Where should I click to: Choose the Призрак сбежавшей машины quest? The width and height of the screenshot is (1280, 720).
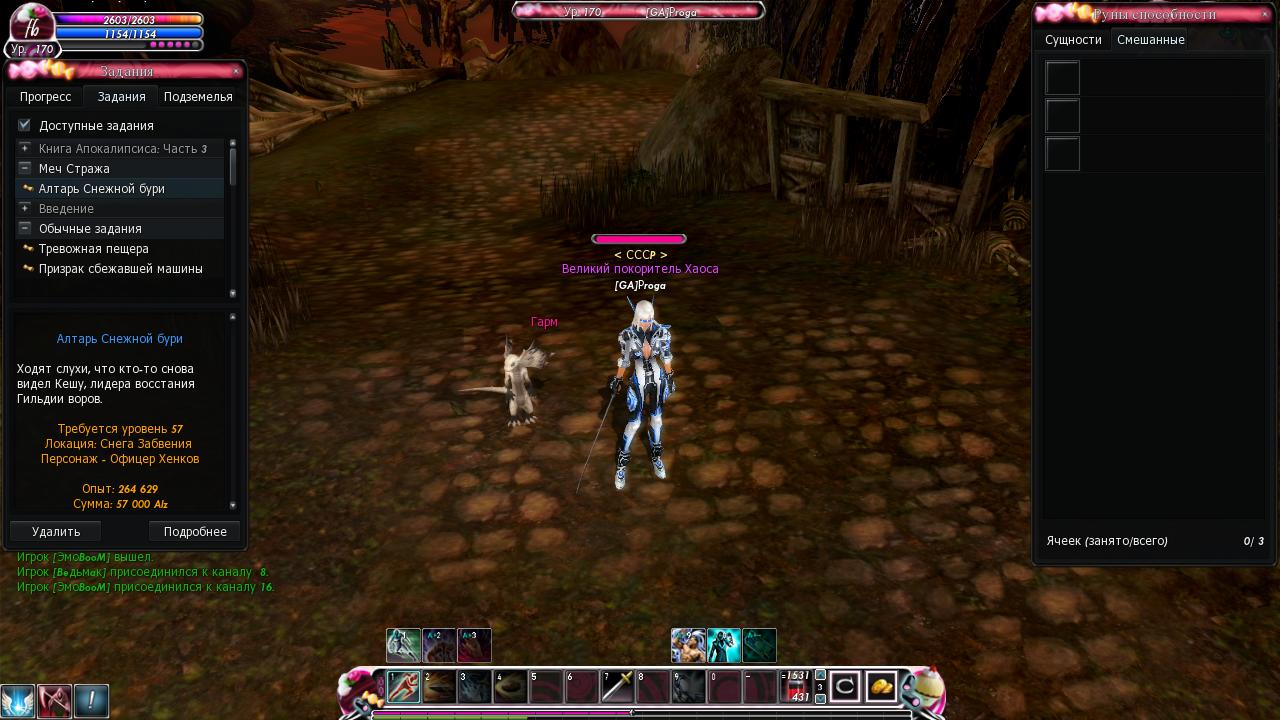point(120,269)
